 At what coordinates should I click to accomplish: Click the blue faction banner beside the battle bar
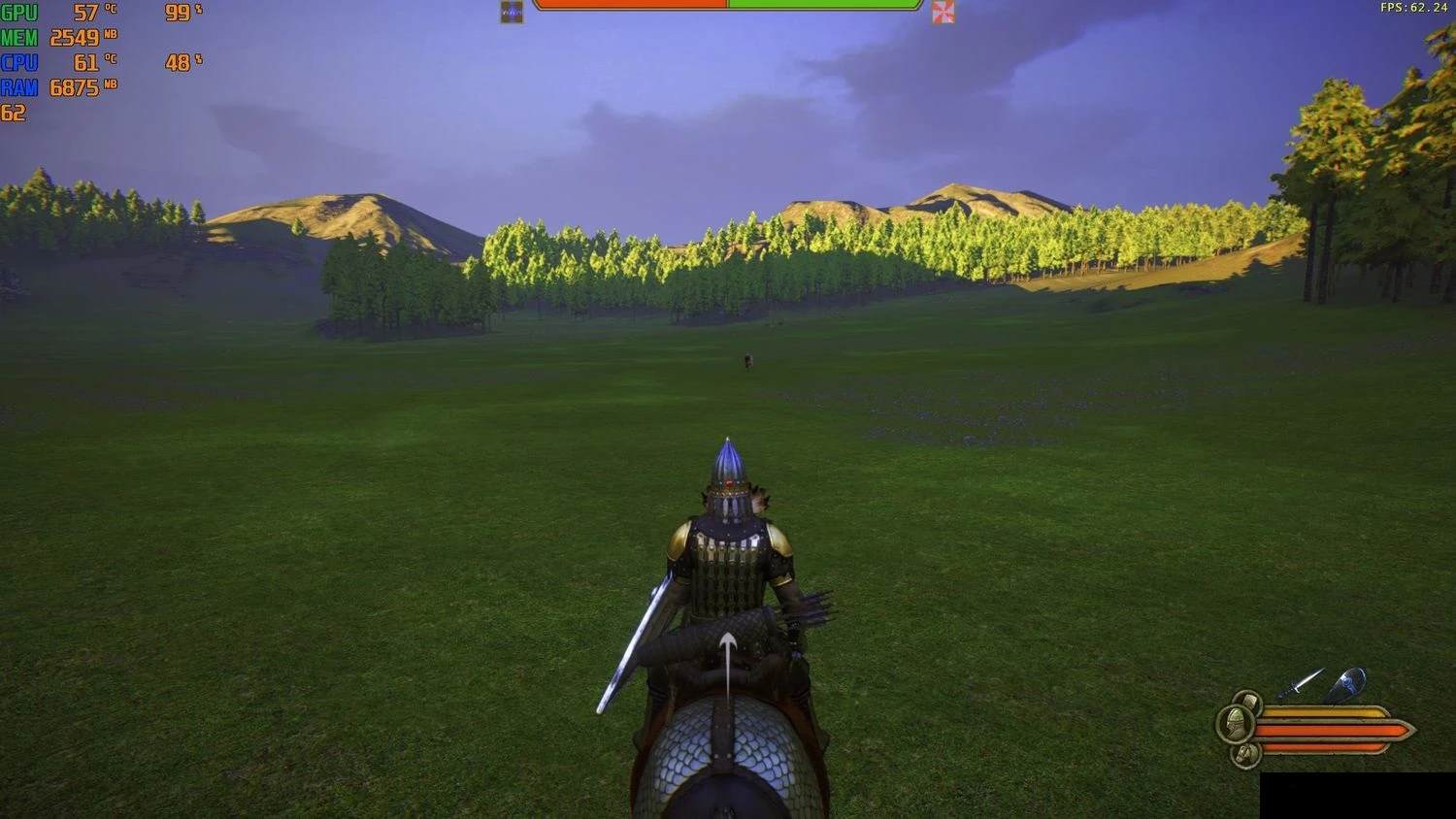pos(511,11)
